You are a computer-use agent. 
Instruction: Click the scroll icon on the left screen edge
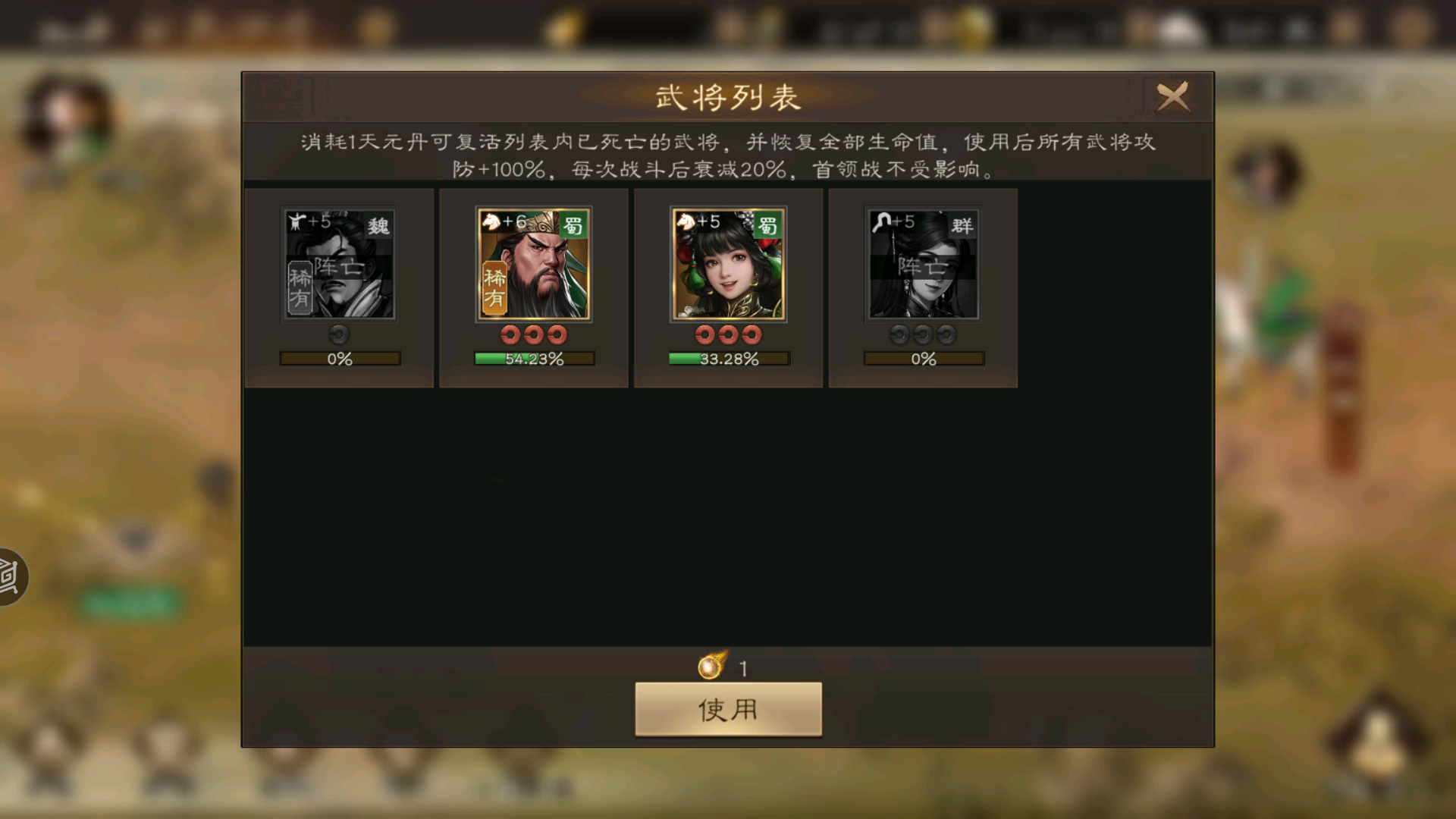coord(8,576)
